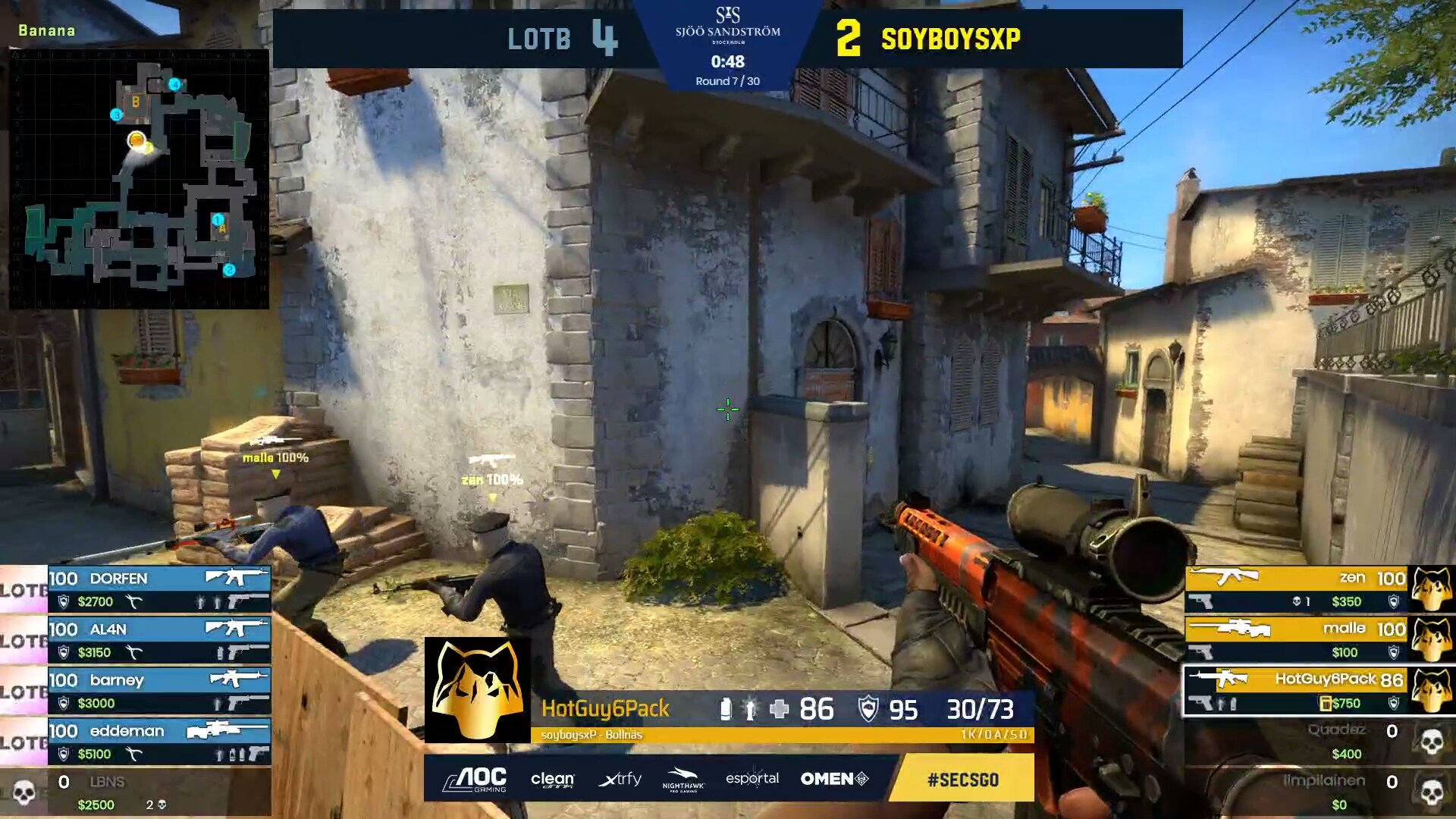
Task: Click the #SECSGO hashtag banner
Action: pyautogui.click(x=962, y=779)
